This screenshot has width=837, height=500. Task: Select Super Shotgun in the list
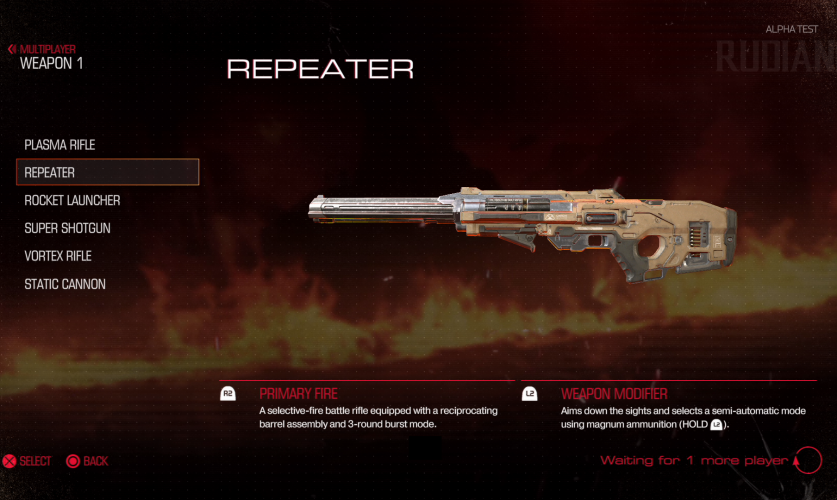[67, 229]
